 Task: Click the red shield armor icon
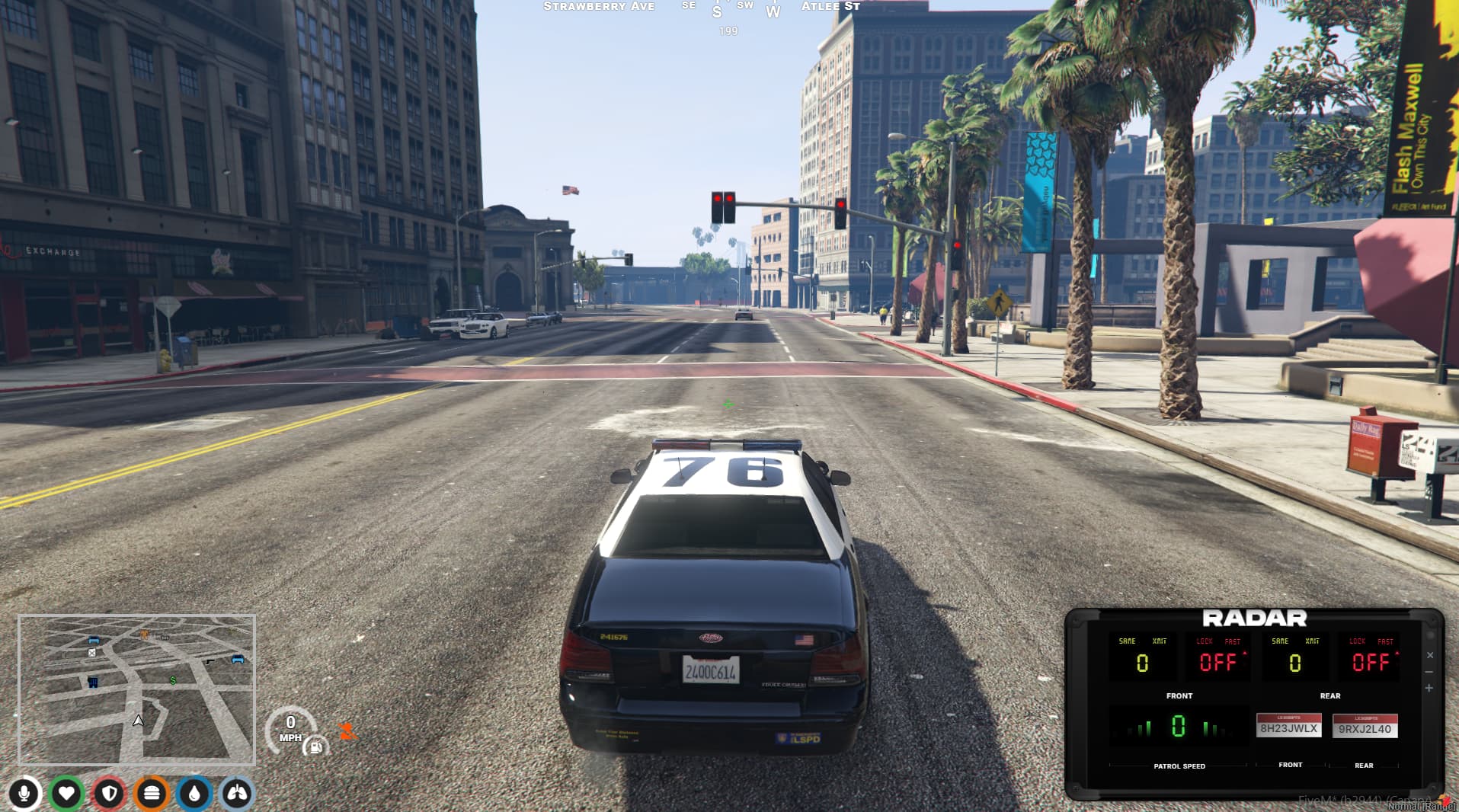tap(109, 794)
